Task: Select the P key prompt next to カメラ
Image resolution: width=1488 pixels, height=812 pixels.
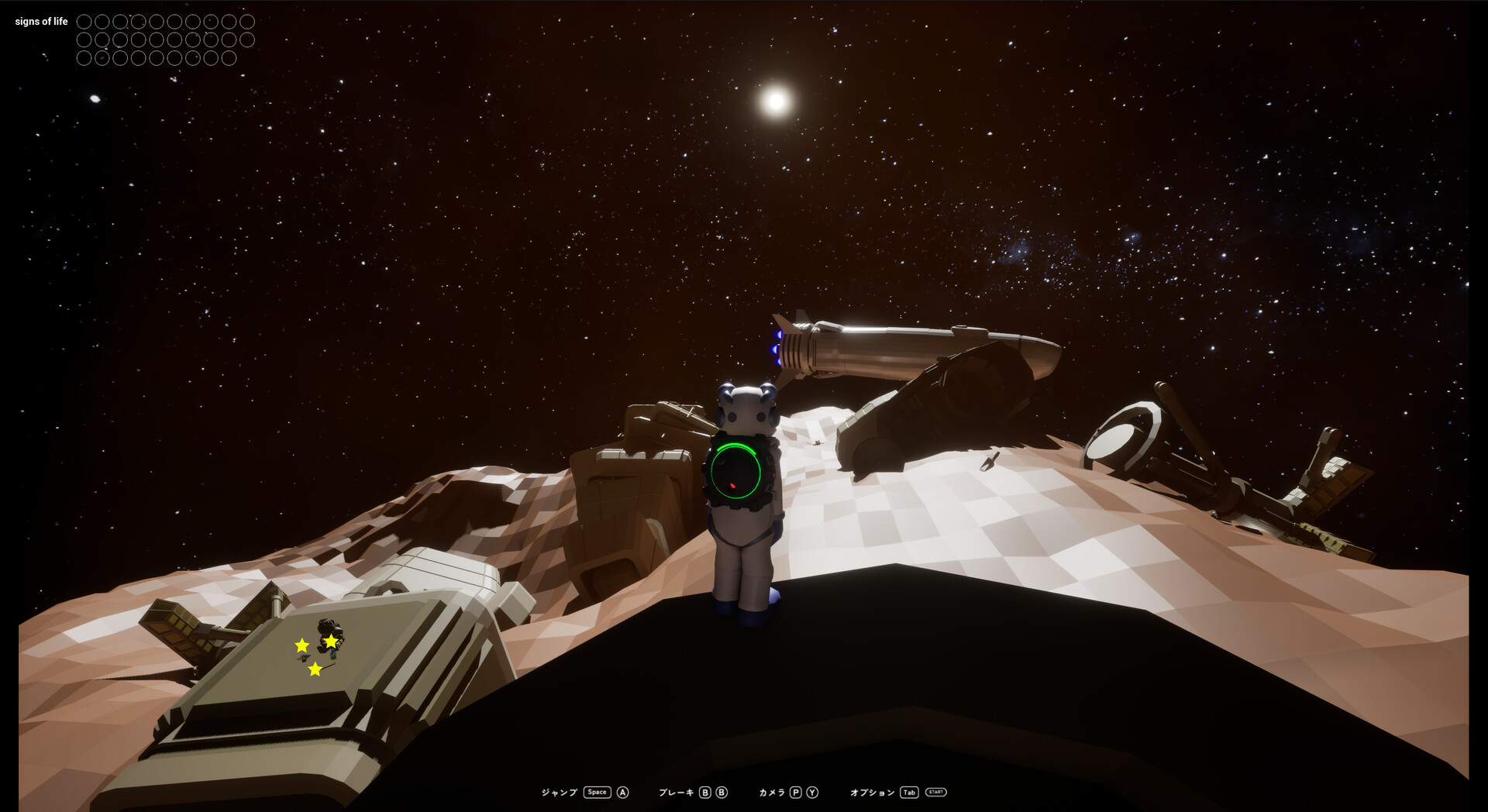Action: click(795, 791)
